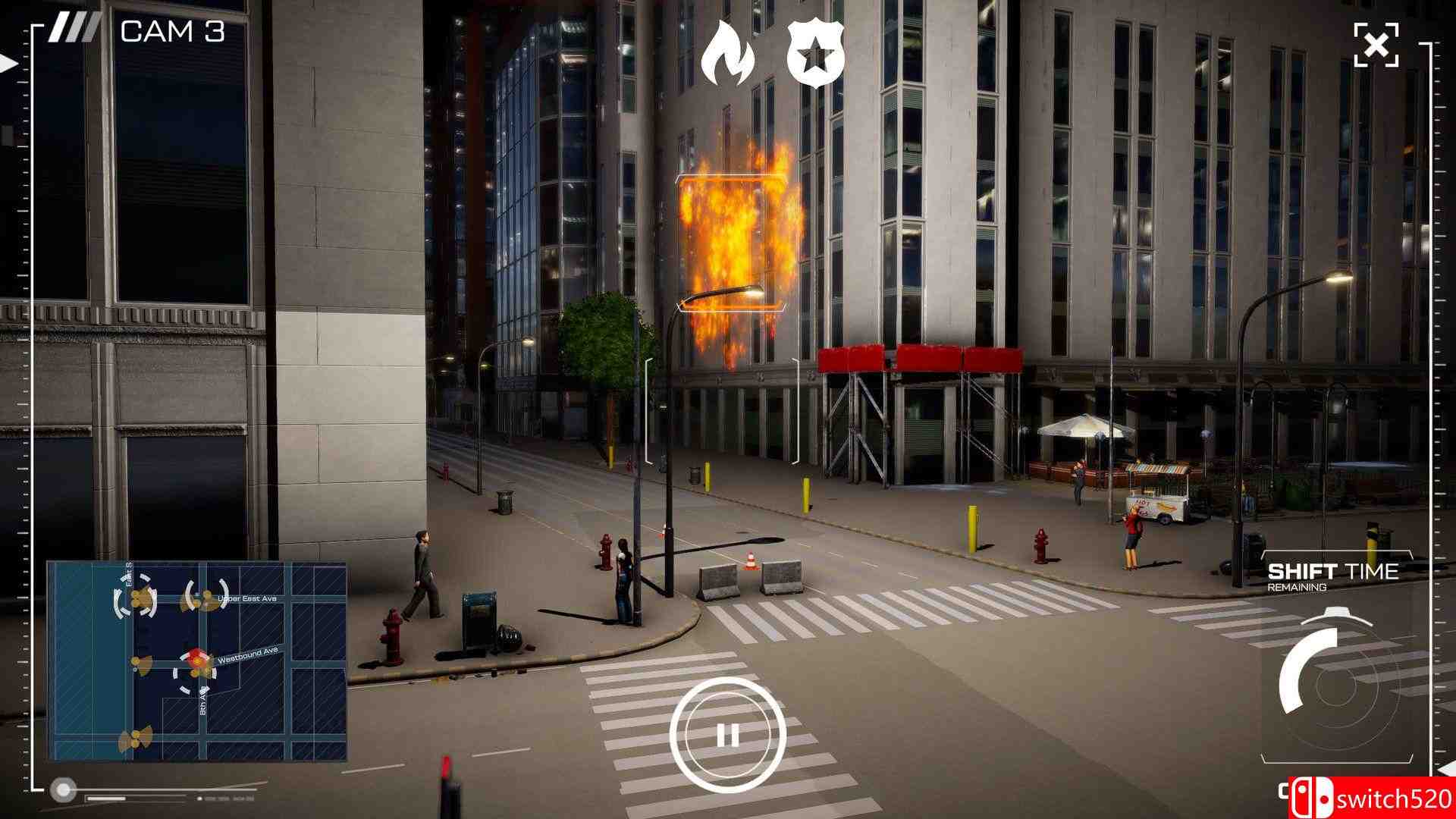The width and height of the screenshot is (1456, 819).
Task: Click the Upper East Ave label on the map
Action: pos(247,599)
